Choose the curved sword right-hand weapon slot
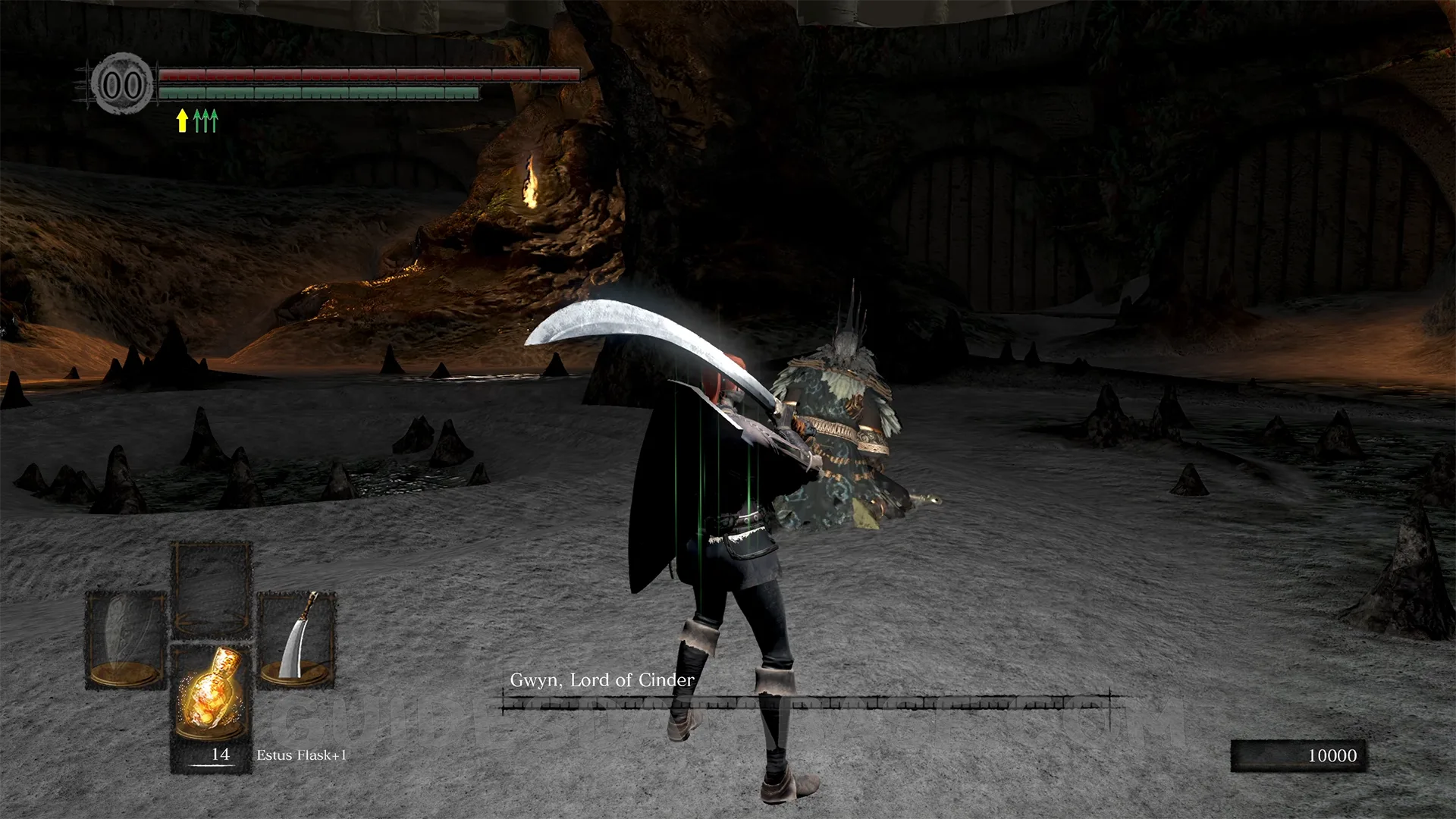Viewport: 1456px width, 819px height. pos(297,639)
